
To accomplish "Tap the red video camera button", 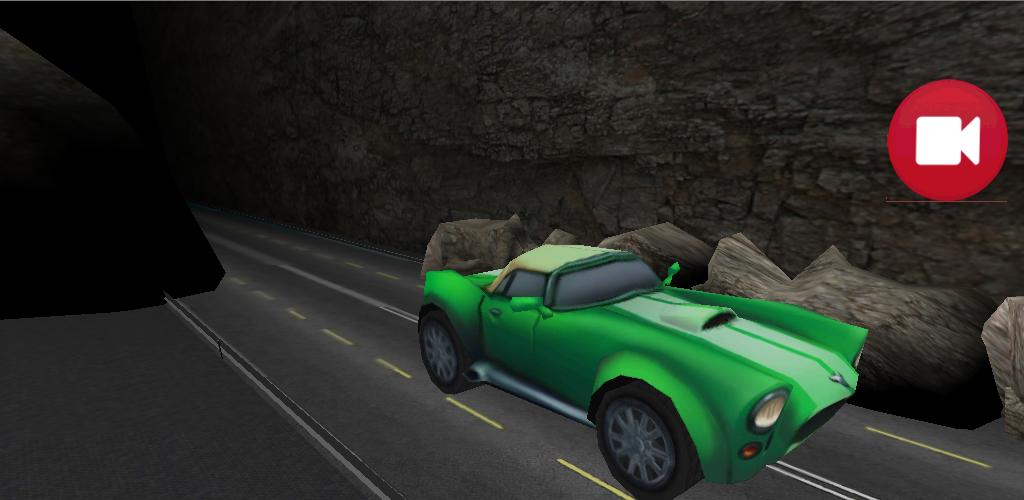I will [947, 140].
